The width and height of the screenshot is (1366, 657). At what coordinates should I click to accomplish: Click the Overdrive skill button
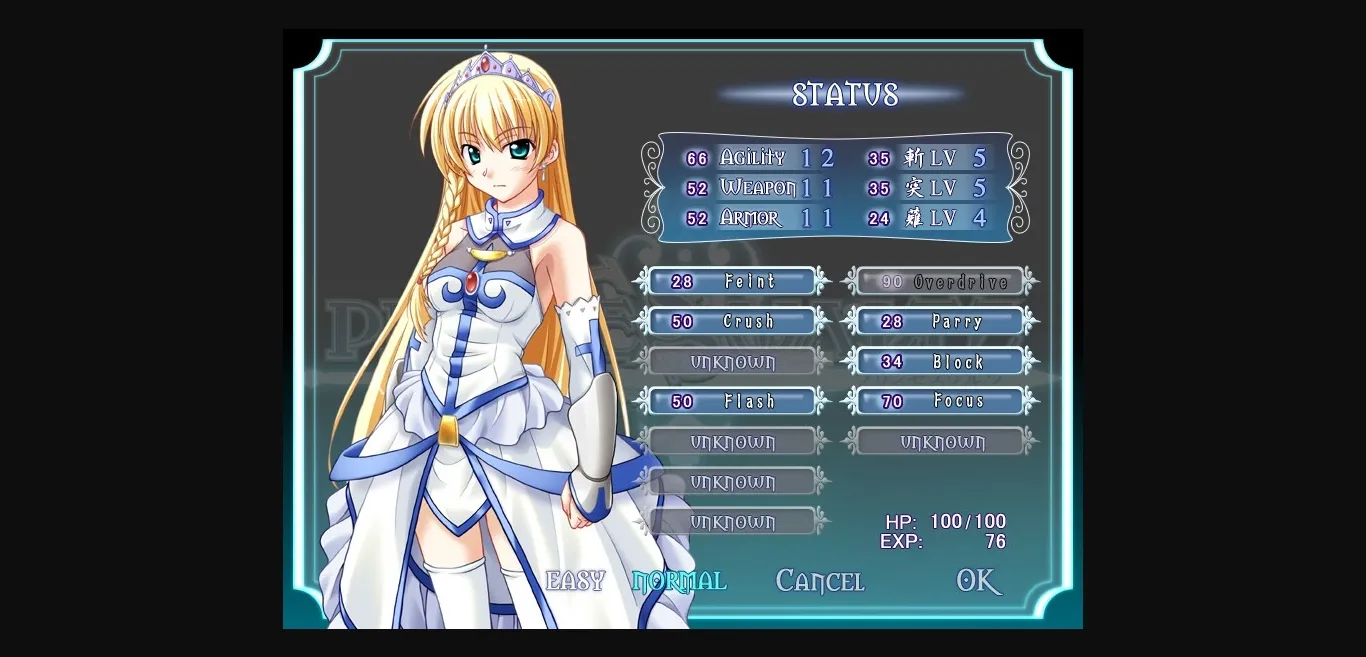coord(942,282)
